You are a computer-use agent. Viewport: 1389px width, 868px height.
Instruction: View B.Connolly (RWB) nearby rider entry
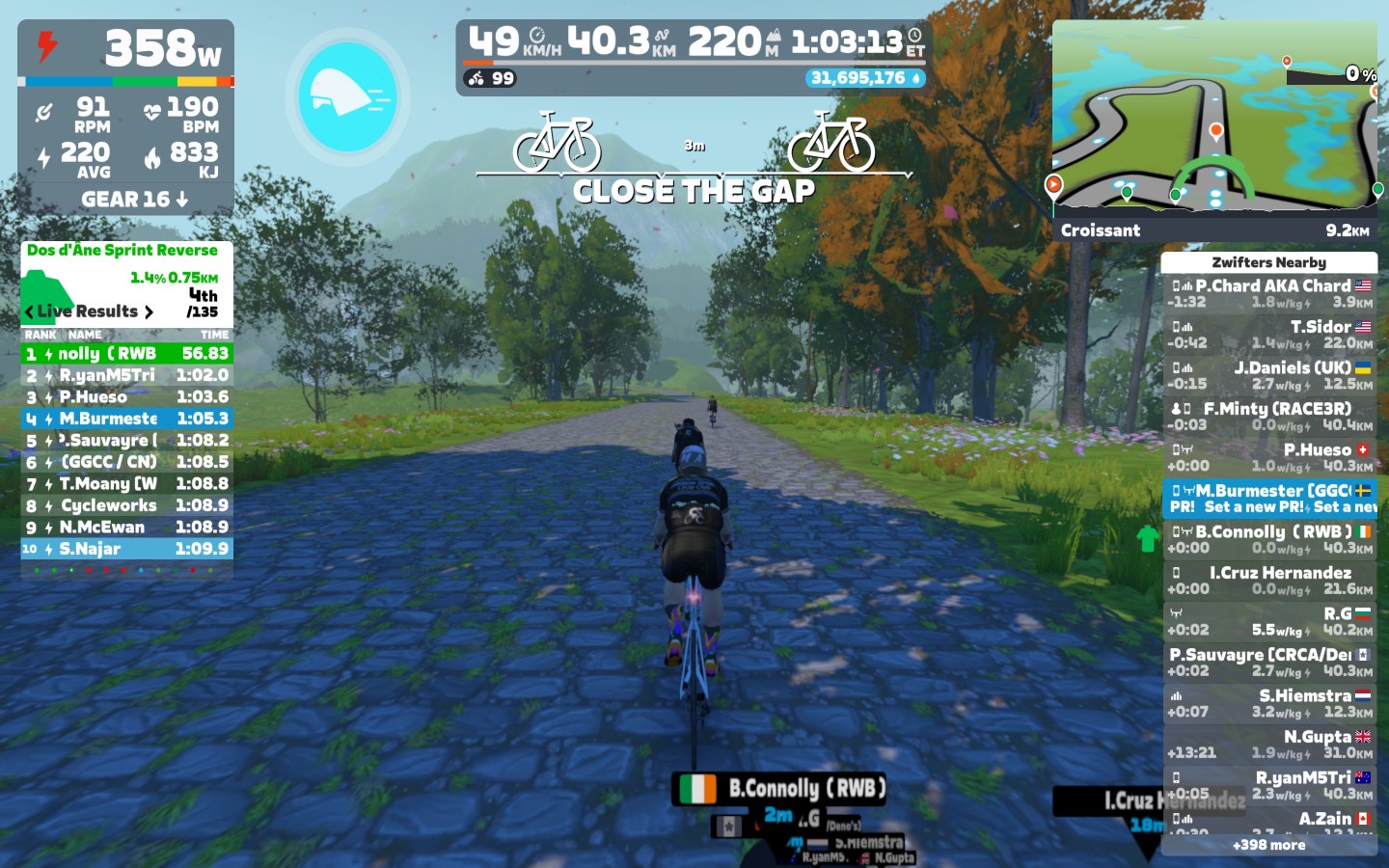click(1269, 539)
